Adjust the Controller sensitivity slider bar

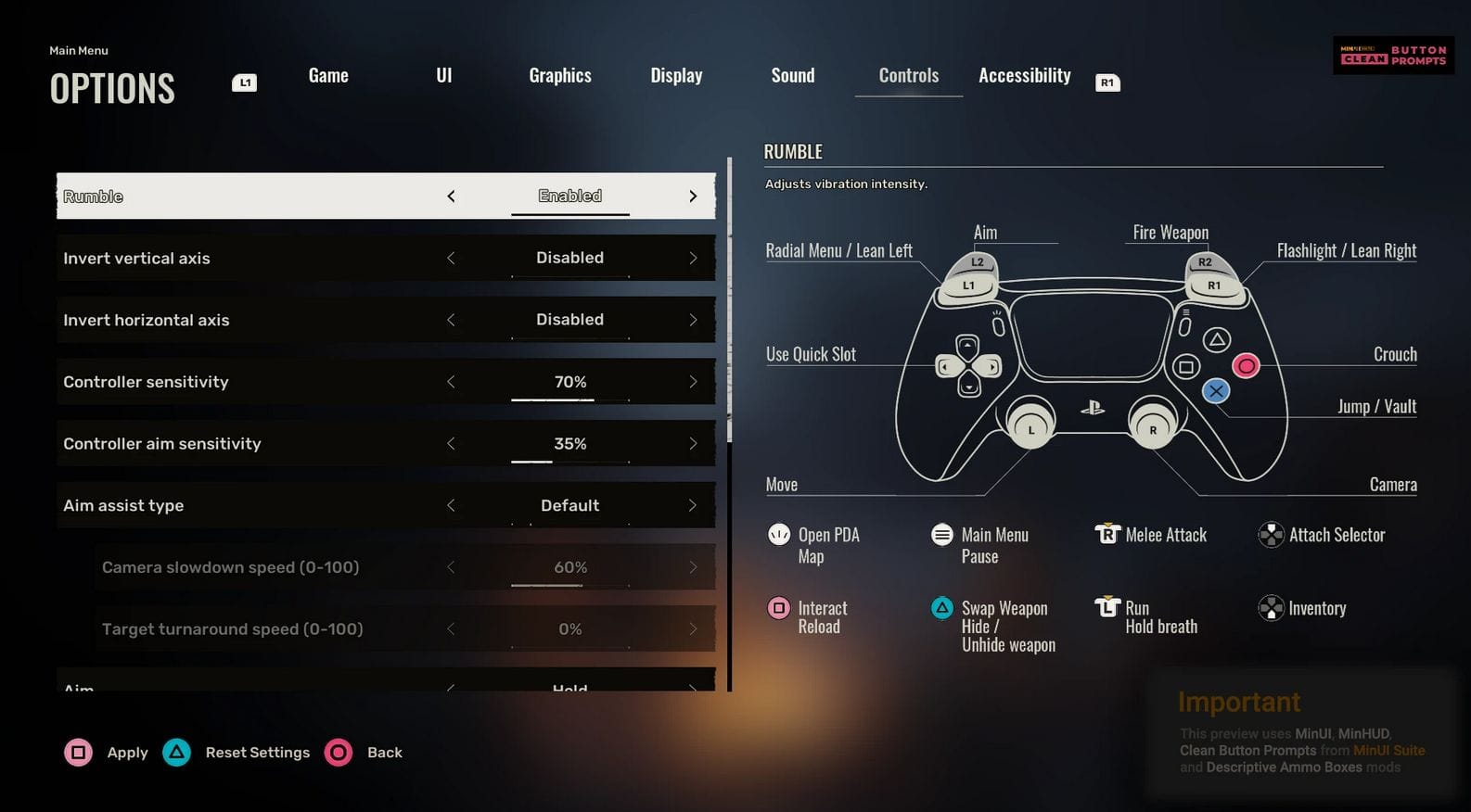pos(569,400)
